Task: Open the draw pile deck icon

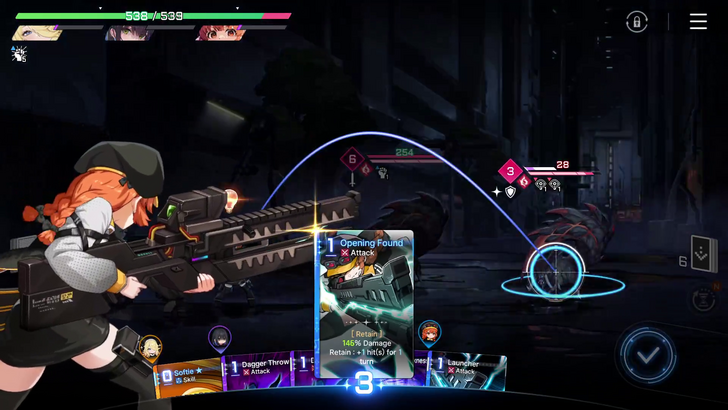Action: 703,255
